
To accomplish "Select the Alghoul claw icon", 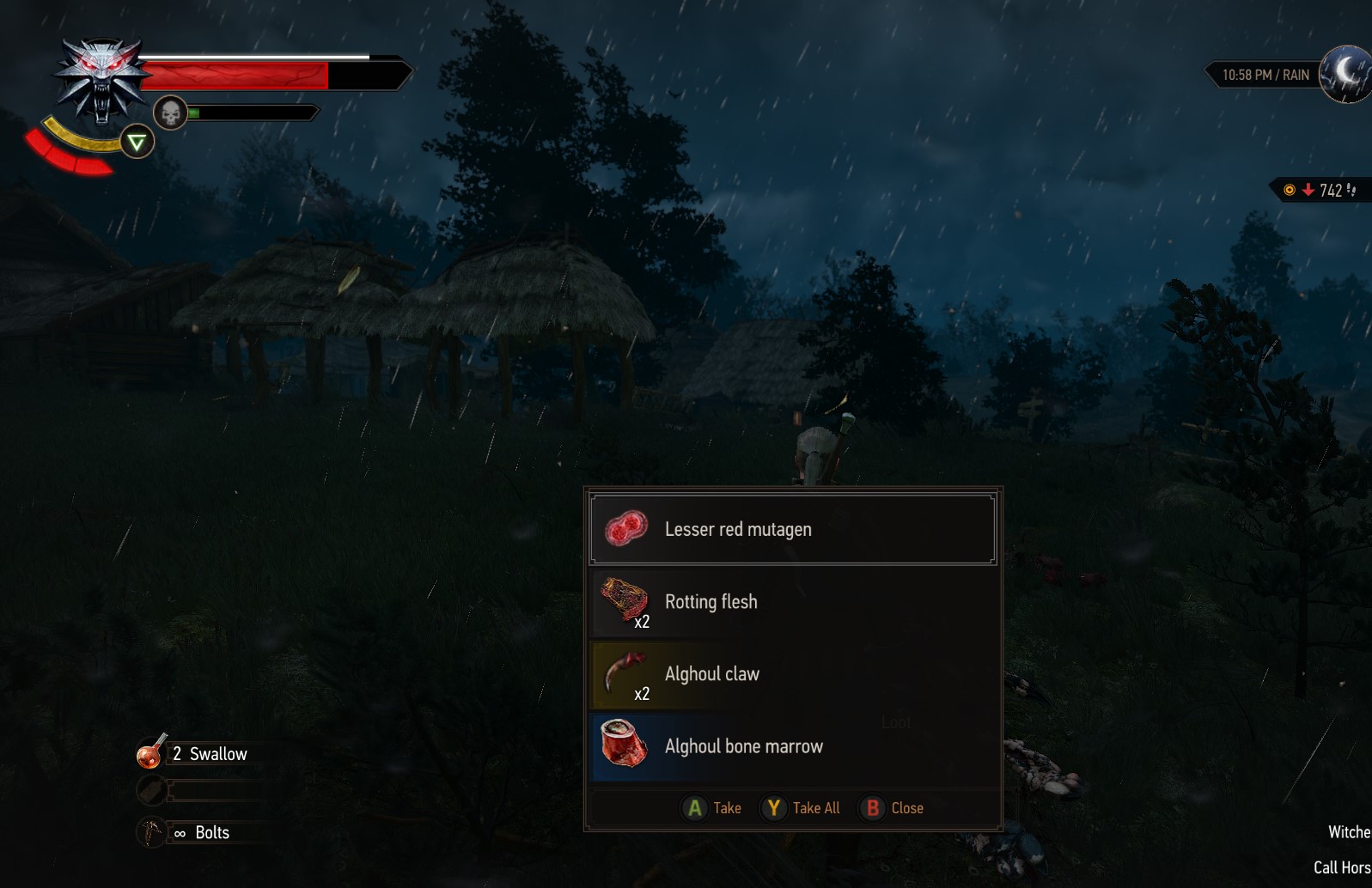I will [623, 672].
